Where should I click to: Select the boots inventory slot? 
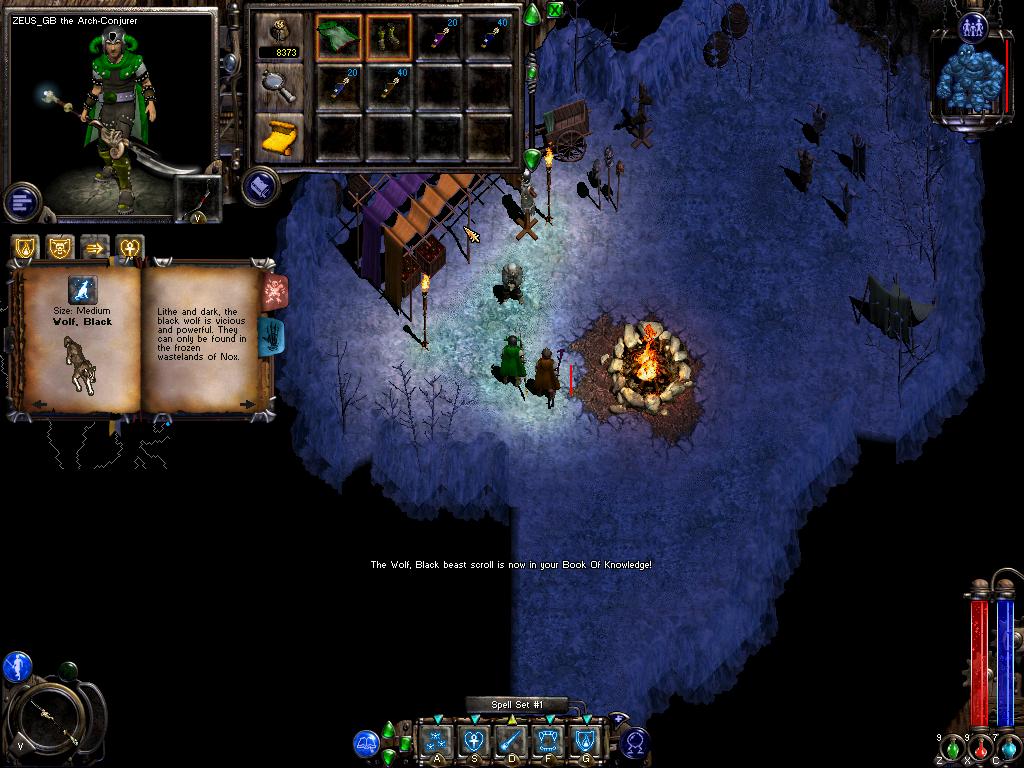[x=390, y=37]
